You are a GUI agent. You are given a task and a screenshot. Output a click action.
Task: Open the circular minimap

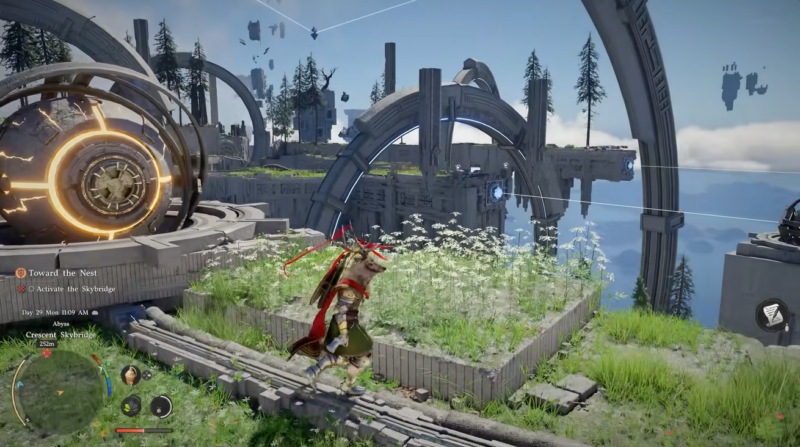(x=58, y=392)
